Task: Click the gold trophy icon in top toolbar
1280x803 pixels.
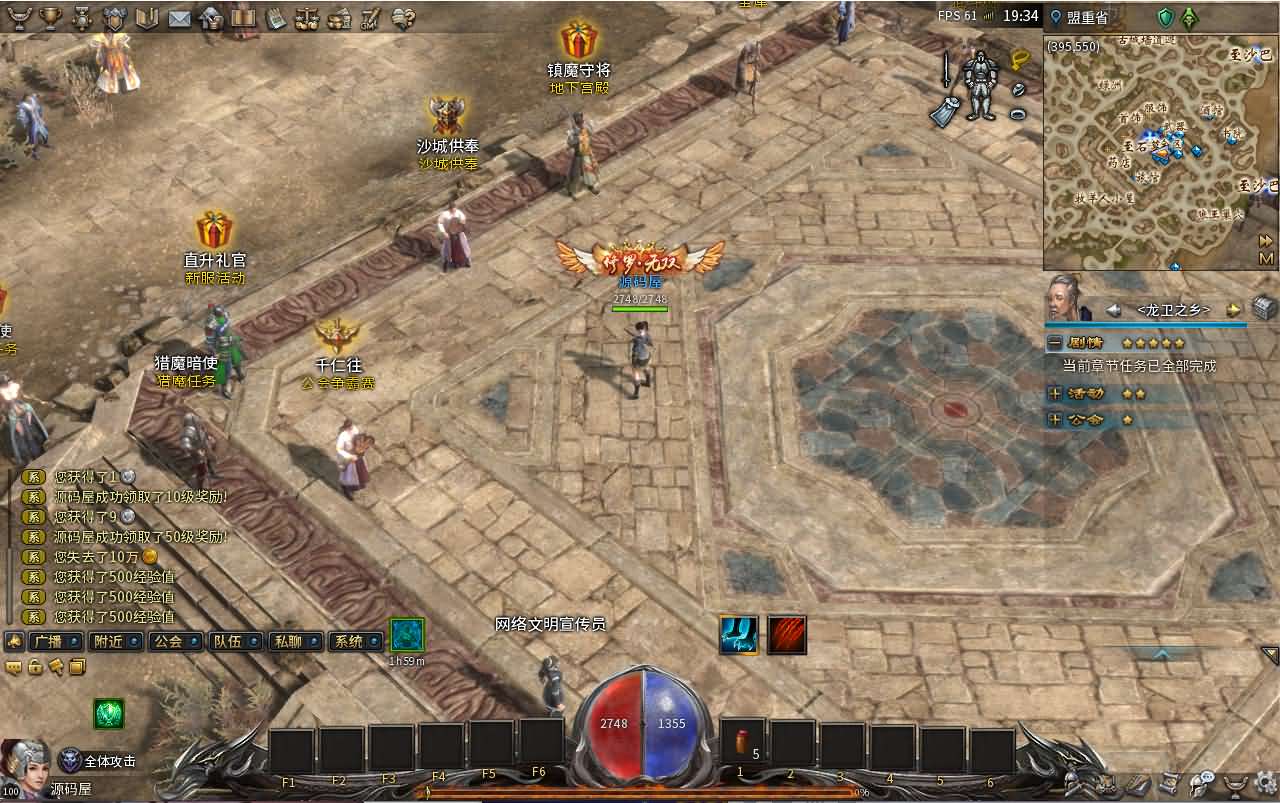Action: coord(50,17)
